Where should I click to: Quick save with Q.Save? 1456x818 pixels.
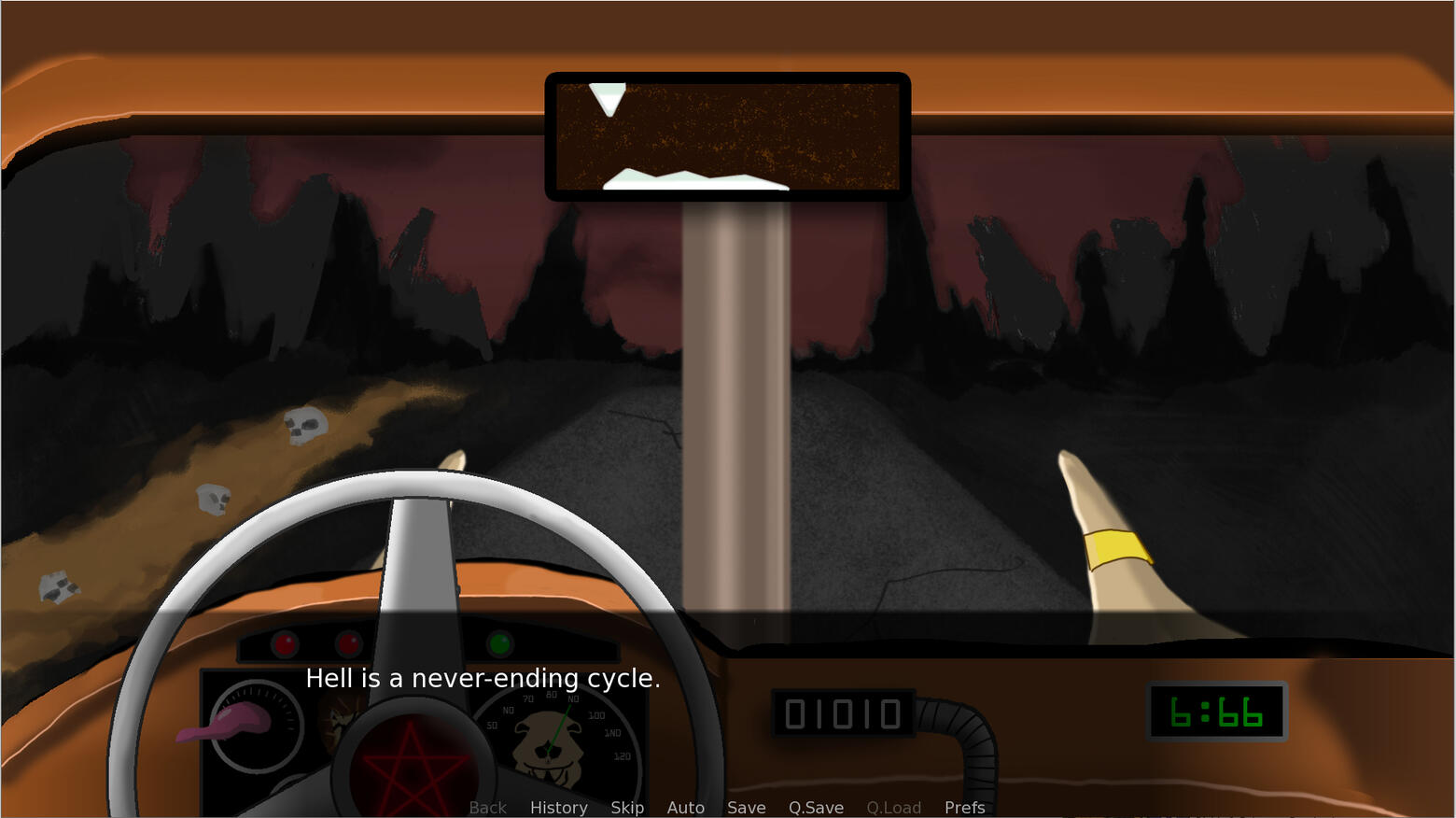(816, 808)
